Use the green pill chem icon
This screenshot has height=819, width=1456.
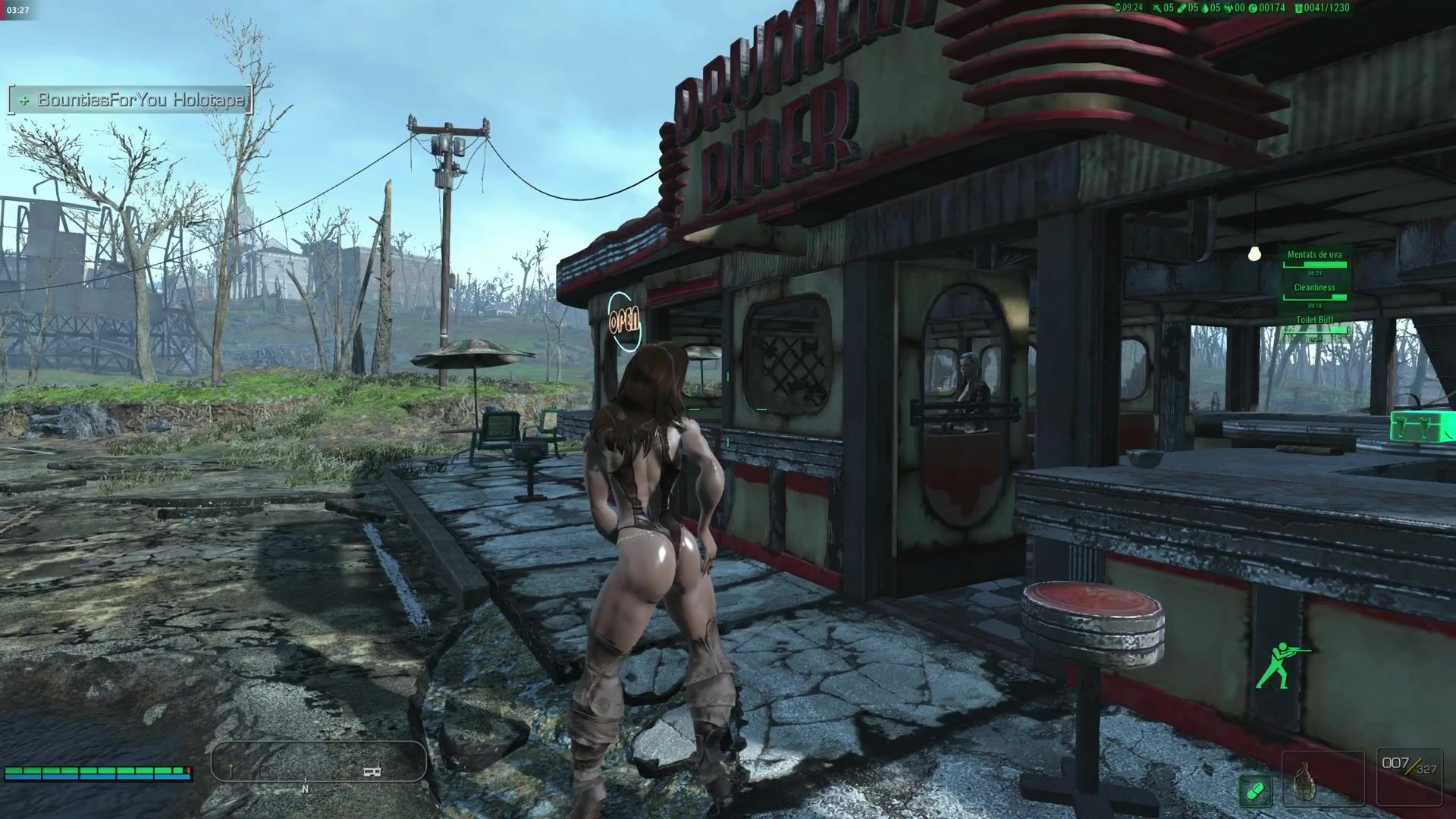(1255, 791)
